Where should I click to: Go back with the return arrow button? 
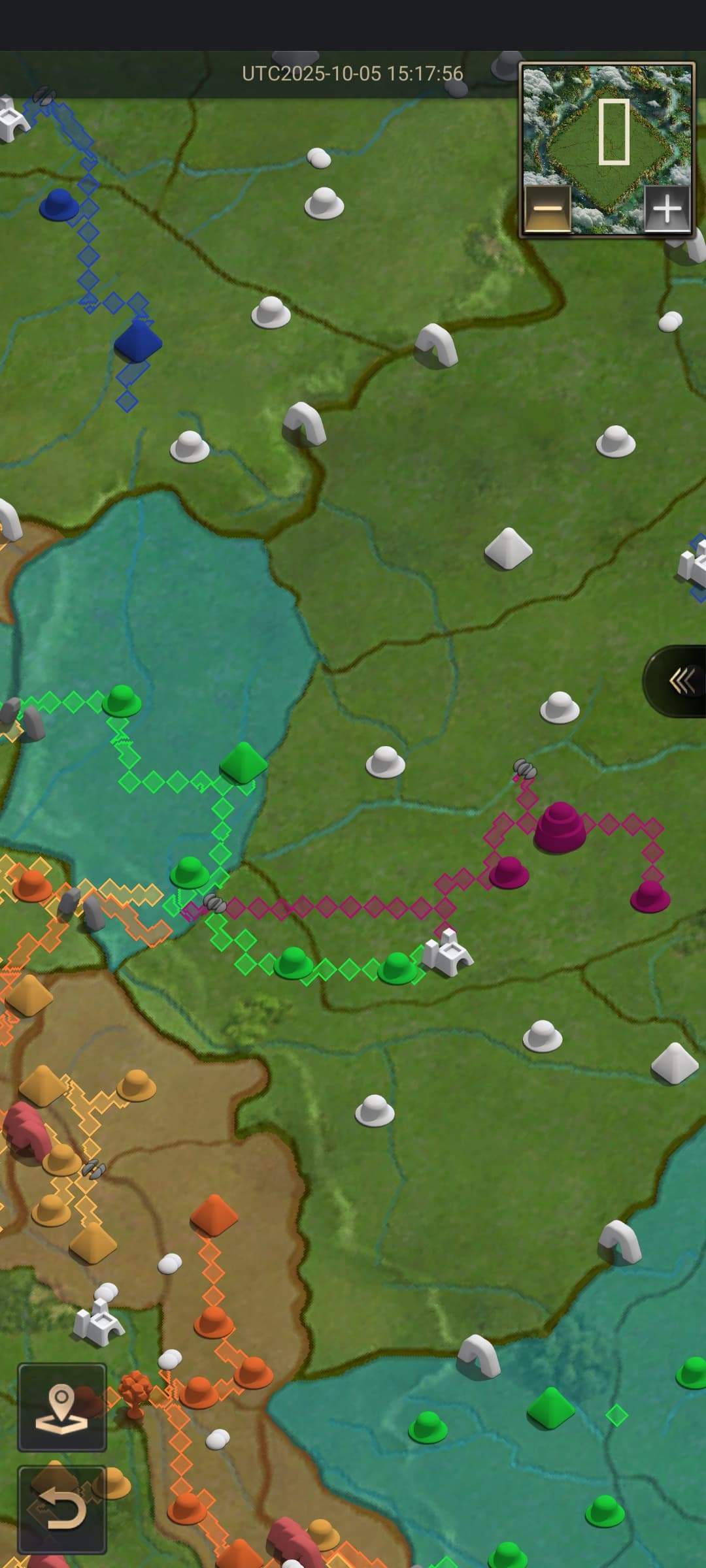62,1509
